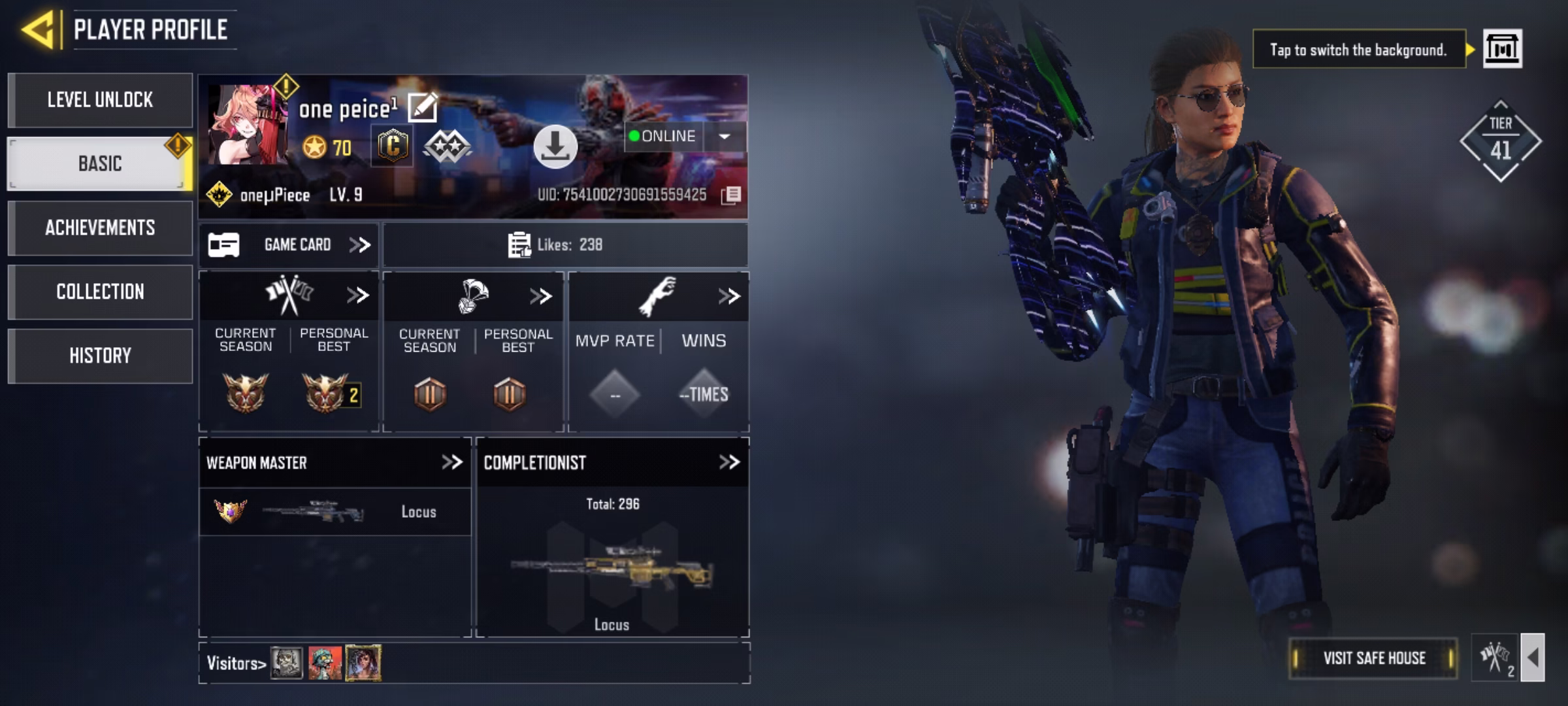Click the download arrow button
This screenshot has width=1568, height=706.
[555, 146]
